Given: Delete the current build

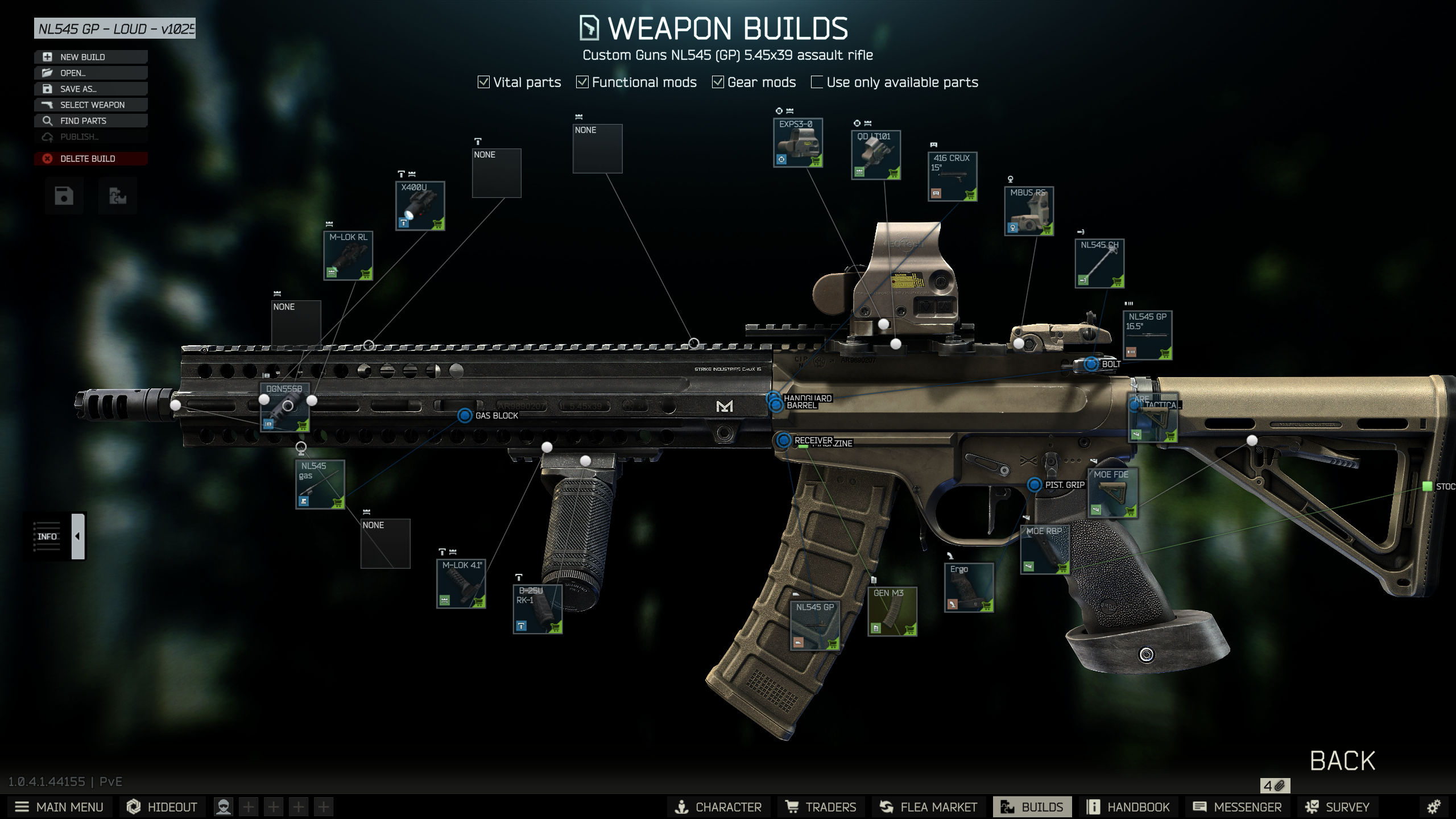Looking at the screenshot, I should coord(90,159).
